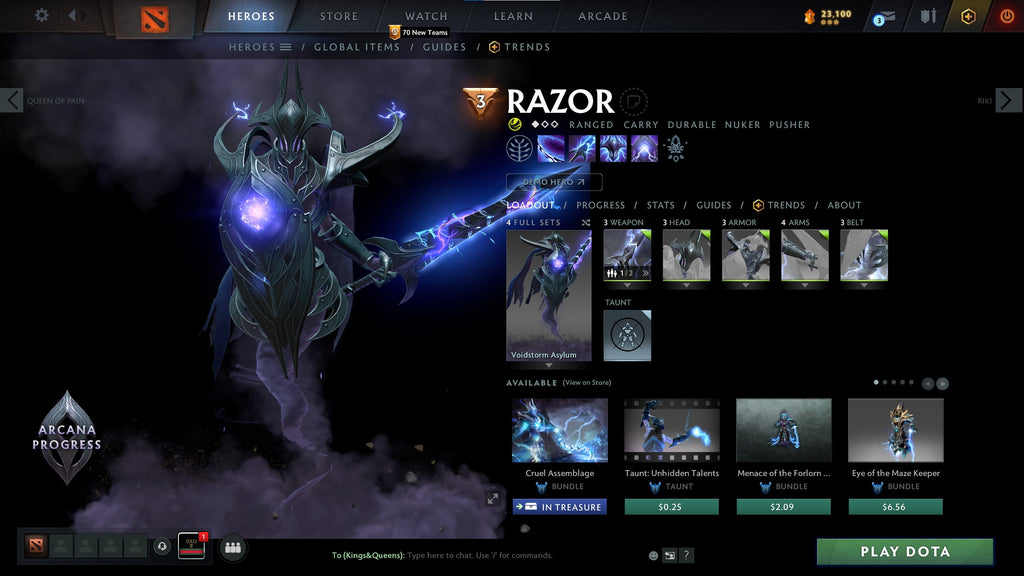
Task: Select the Voidstorm Asylum full set
Action: point(548,295)
